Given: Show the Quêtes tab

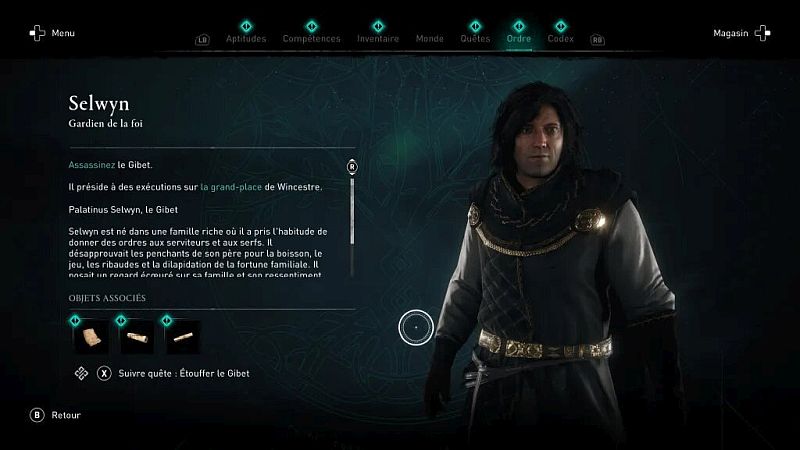Looking at the screenshot, I should [475, 38].
